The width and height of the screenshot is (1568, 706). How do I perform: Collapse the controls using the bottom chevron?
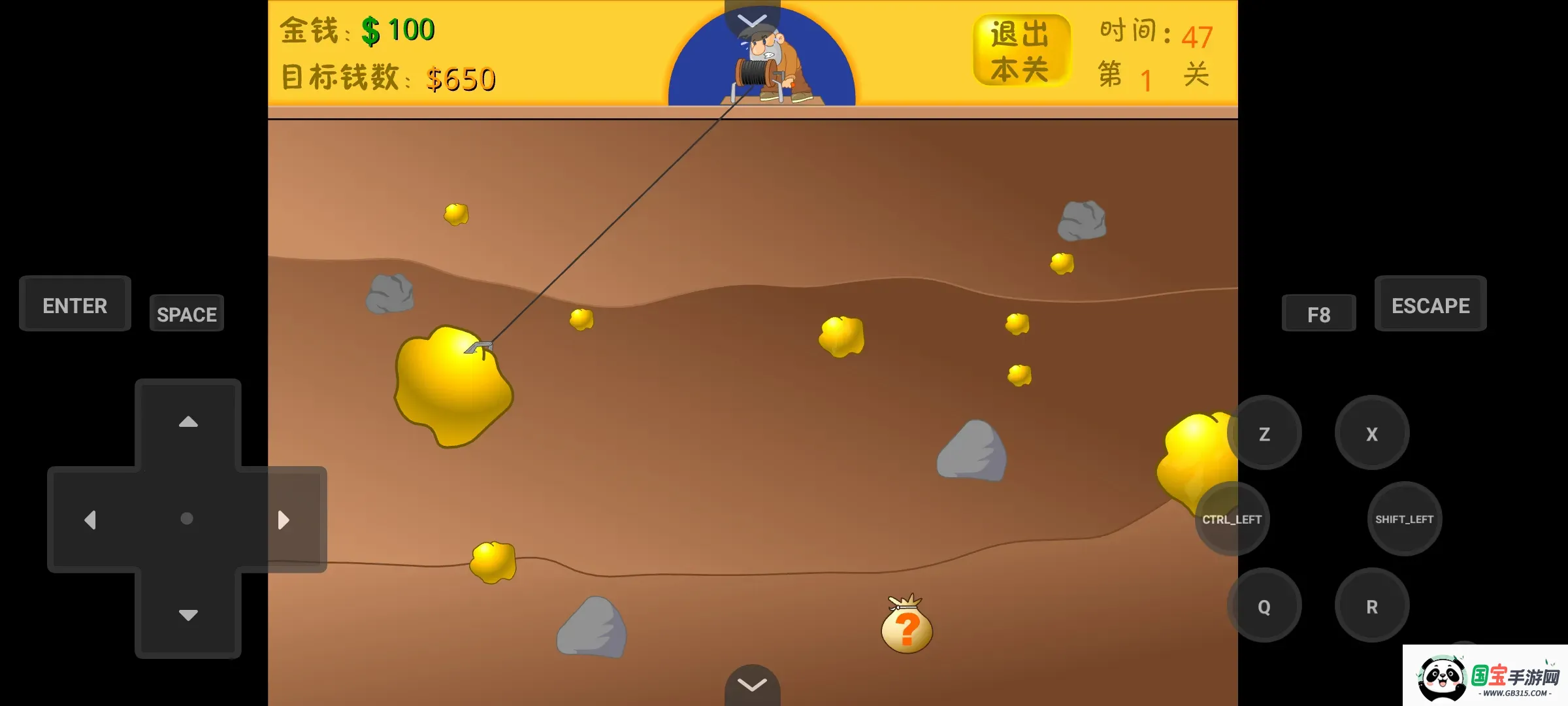[x=753, y=684]
